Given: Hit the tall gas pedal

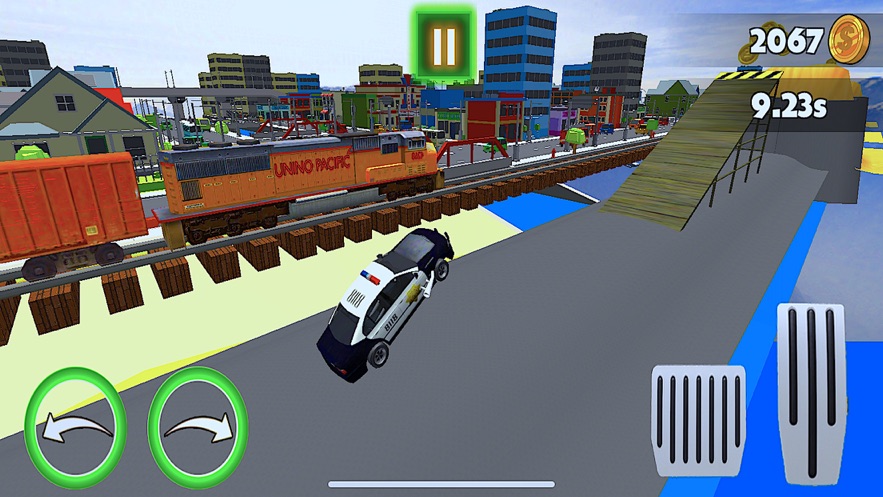Looking at the screenshot, I should click(x=811, y=392).
